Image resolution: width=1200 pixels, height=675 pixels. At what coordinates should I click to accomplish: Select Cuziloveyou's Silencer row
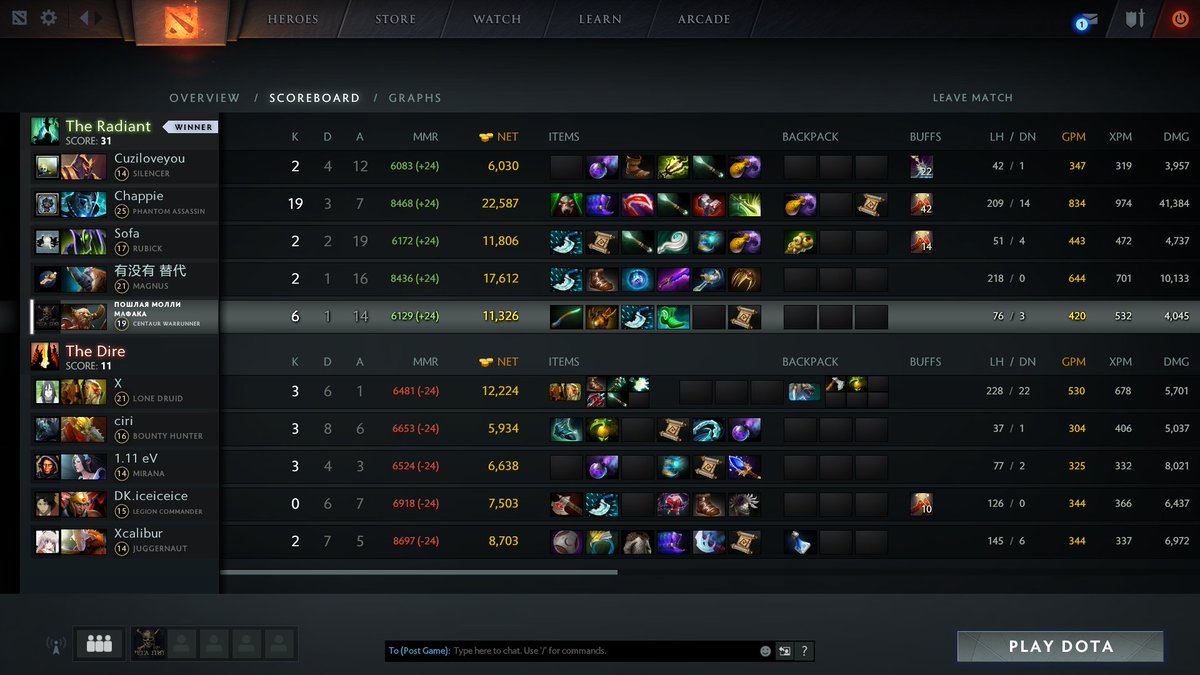(x=149, y=165)
